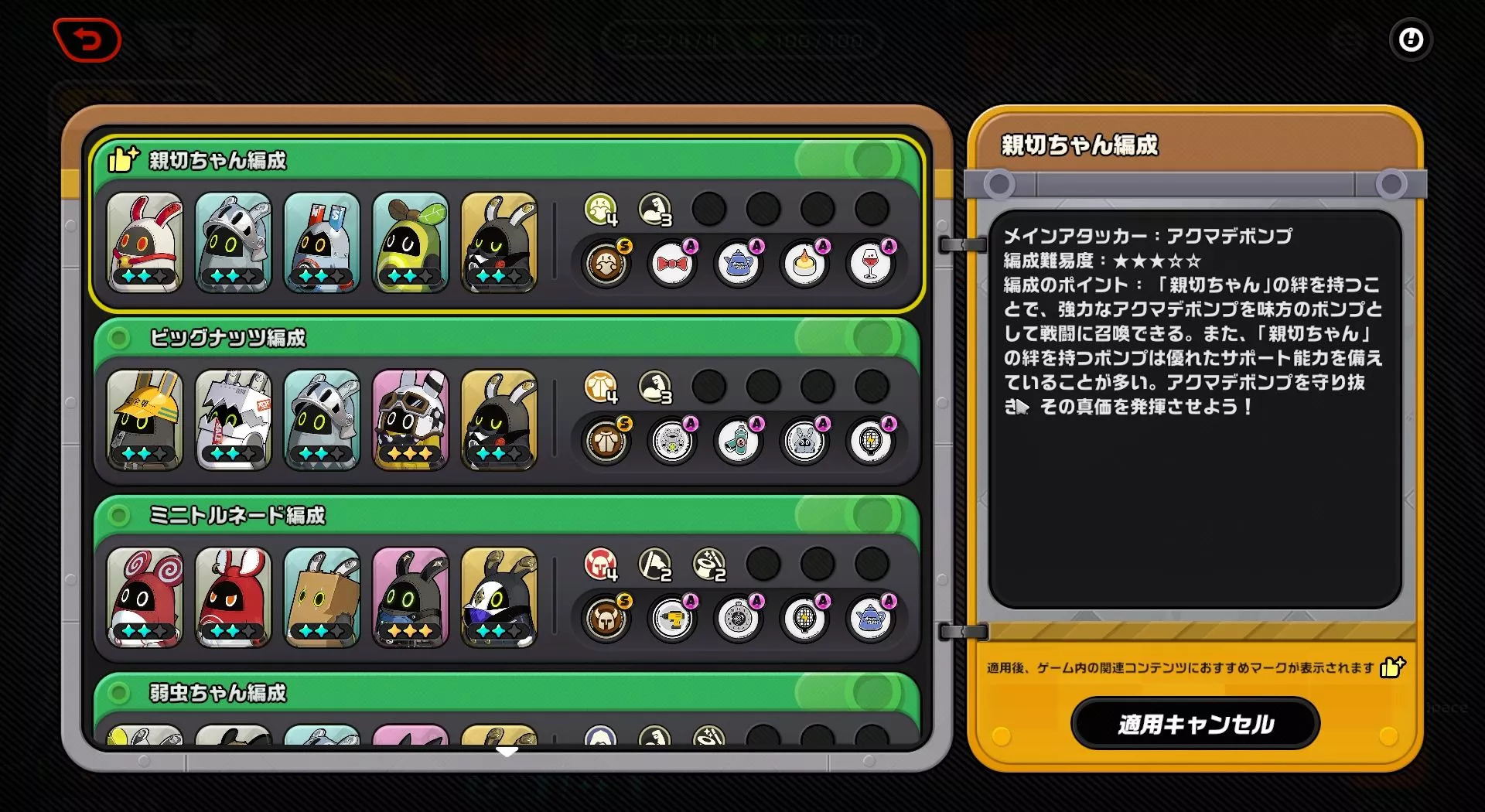This screenshot has height=812, width=1485.
Task: Click the candle A-rank badge icon
Action: click(x=806, y=263)
